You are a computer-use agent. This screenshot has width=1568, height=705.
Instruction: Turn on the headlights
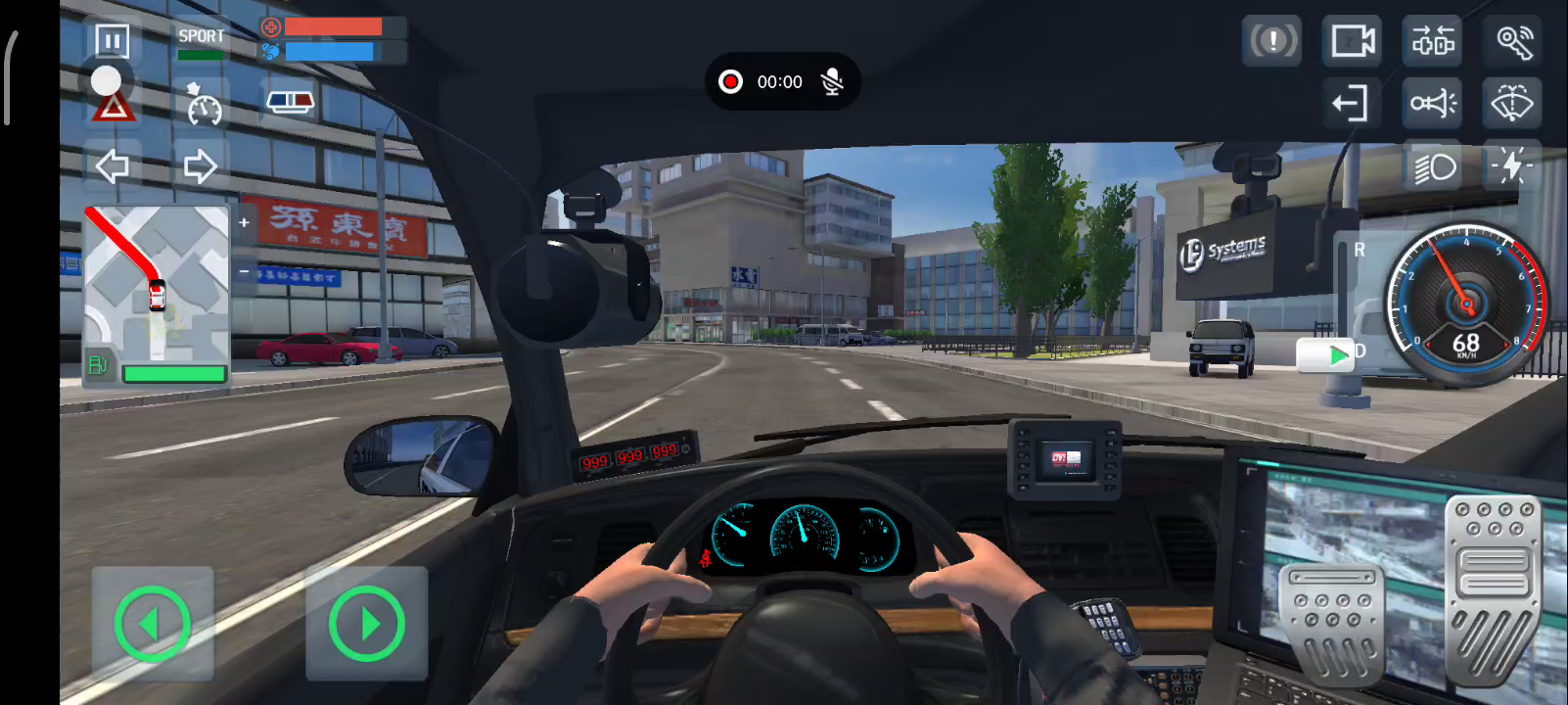point(1434,167)
